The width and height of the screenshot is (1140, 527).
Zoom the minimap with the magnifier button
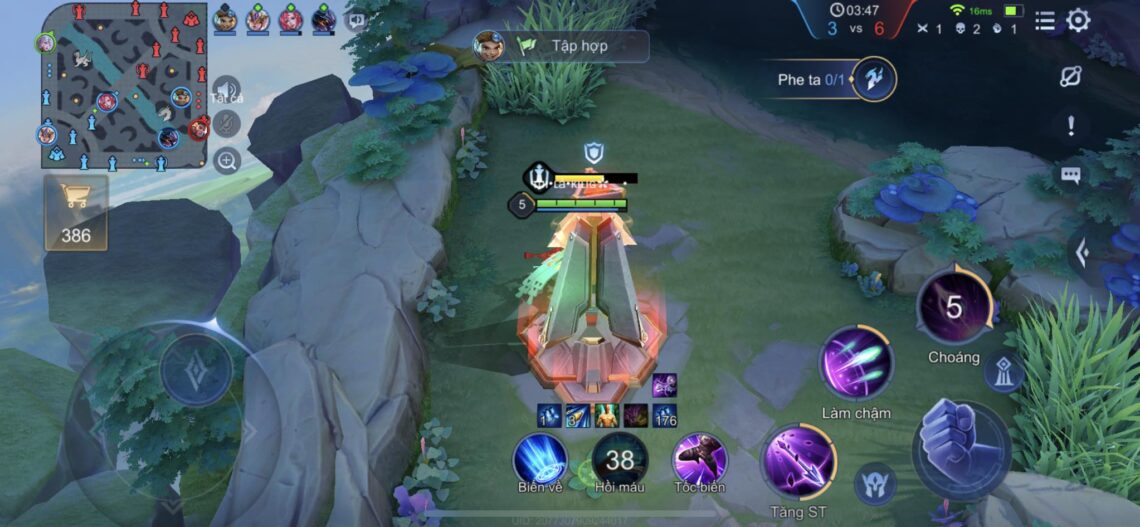pos(227,160)
